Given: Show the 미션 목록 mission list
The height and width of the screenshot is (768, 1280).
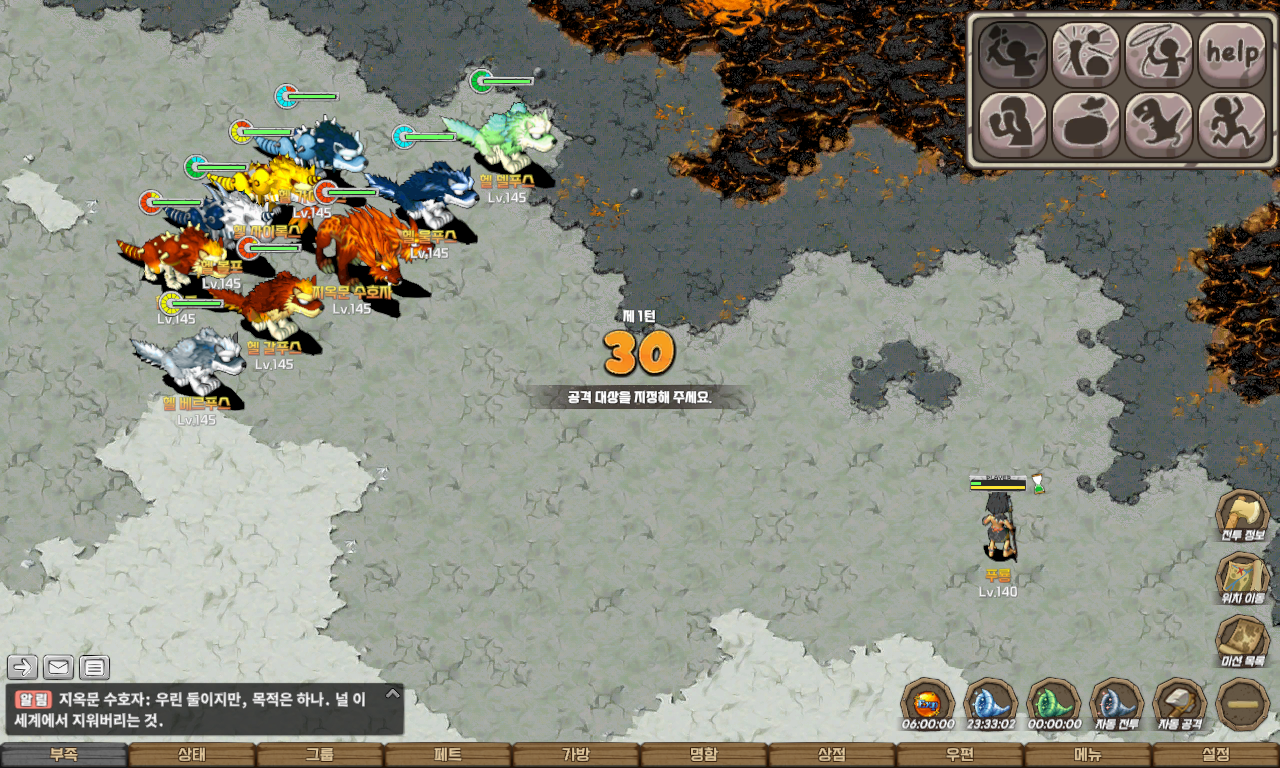Looking at the screenshot, I should tap(1242, 641).
